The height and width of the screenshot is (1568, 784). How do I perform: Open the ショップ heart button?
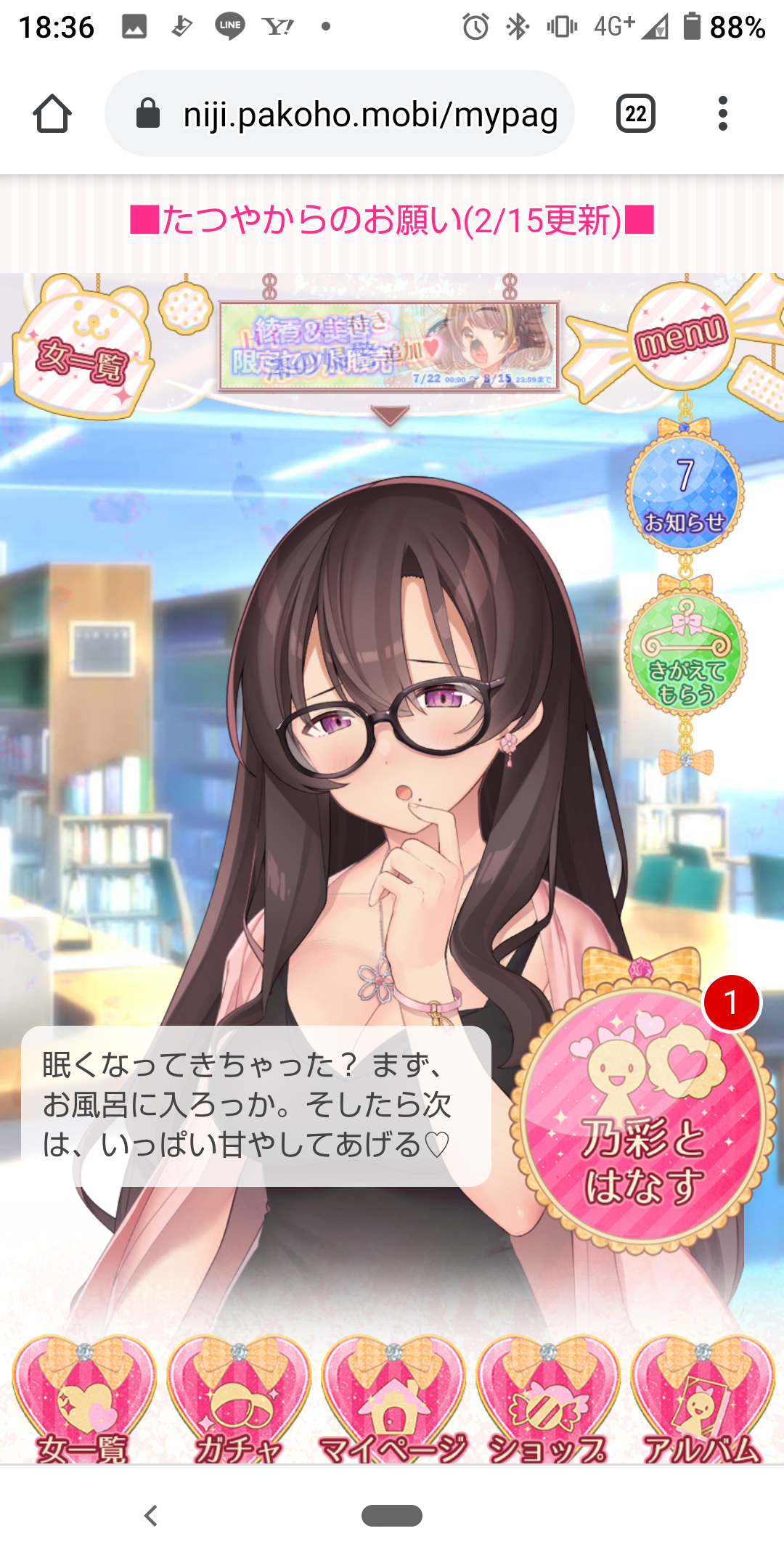click(547, 1401)
